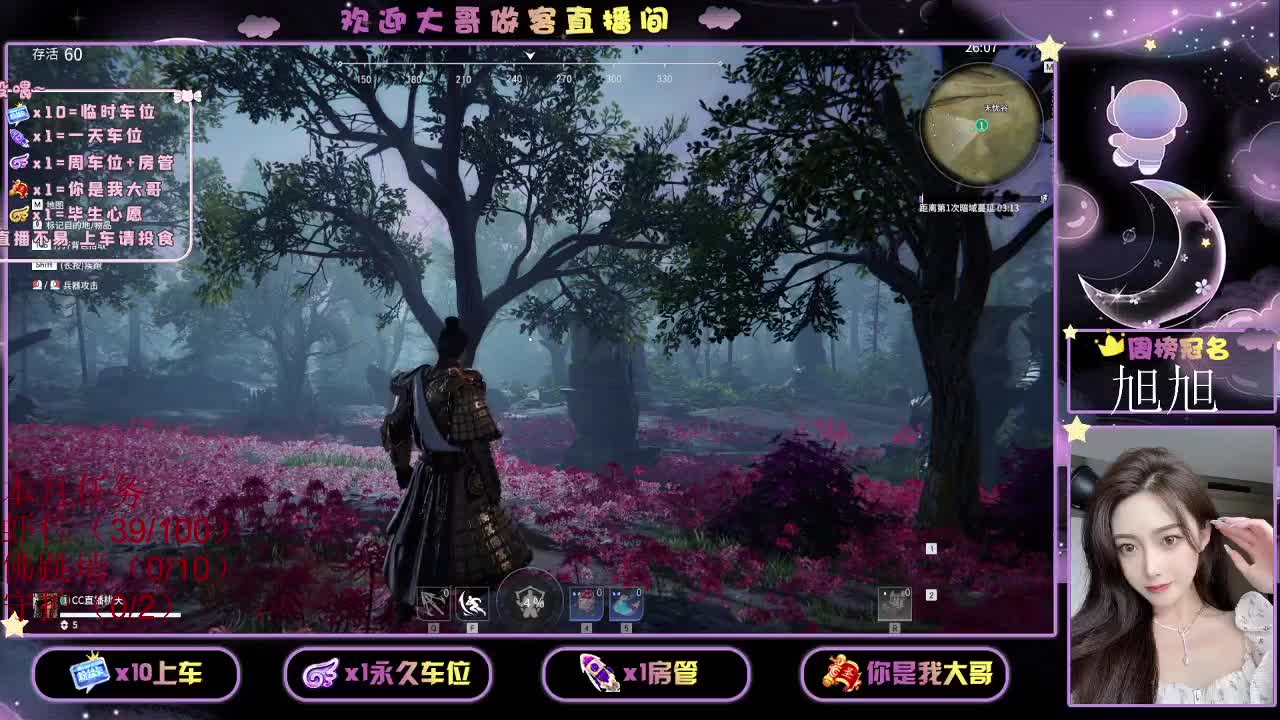Image resolution: width=1280 pixels, height=720 pixels.
Task: Click the item icon bound to the R key
Action: [895, 603]
